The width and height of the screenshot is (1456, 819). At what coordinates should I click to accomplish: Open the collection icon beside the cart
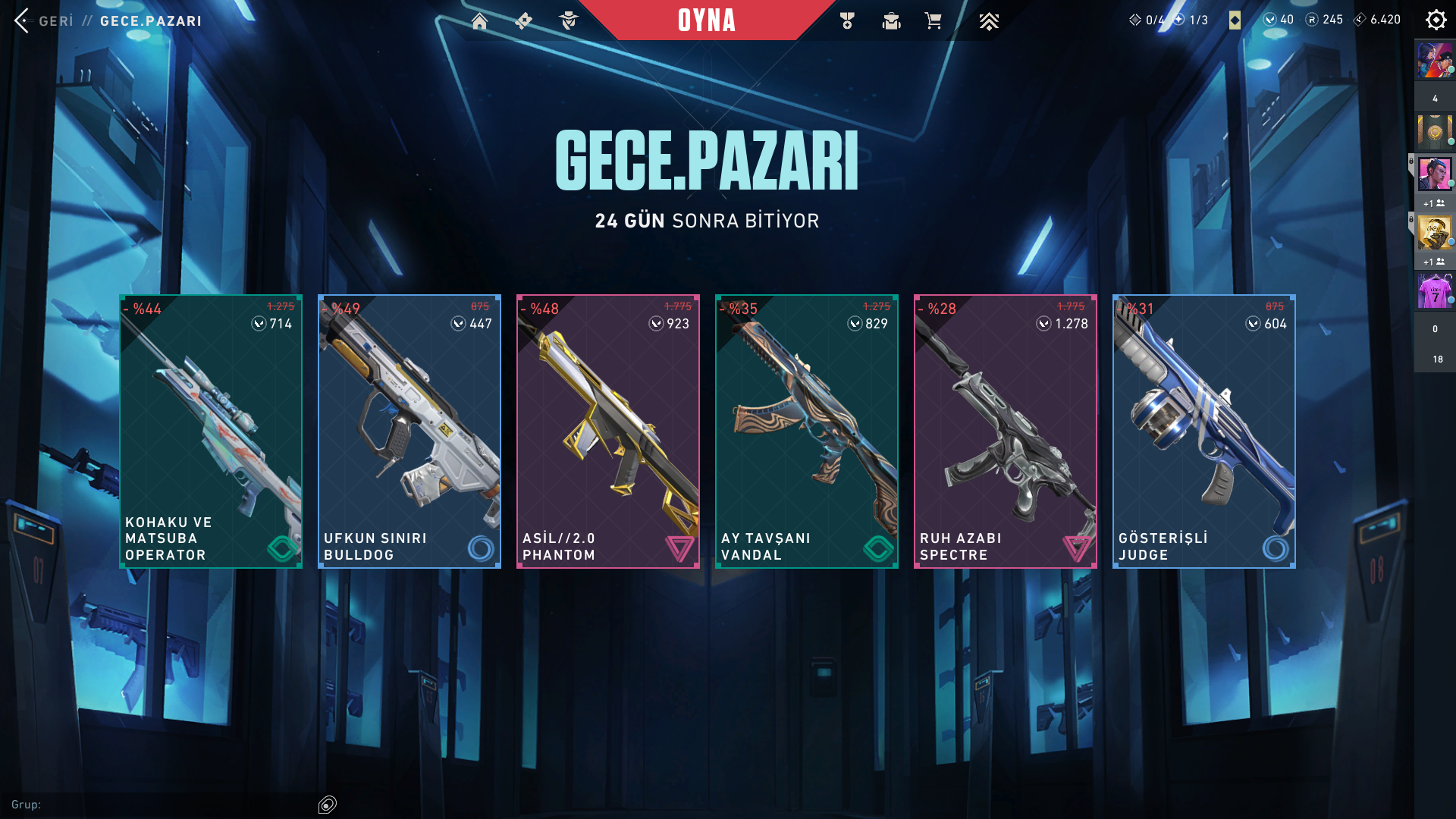tap(891, 20)
